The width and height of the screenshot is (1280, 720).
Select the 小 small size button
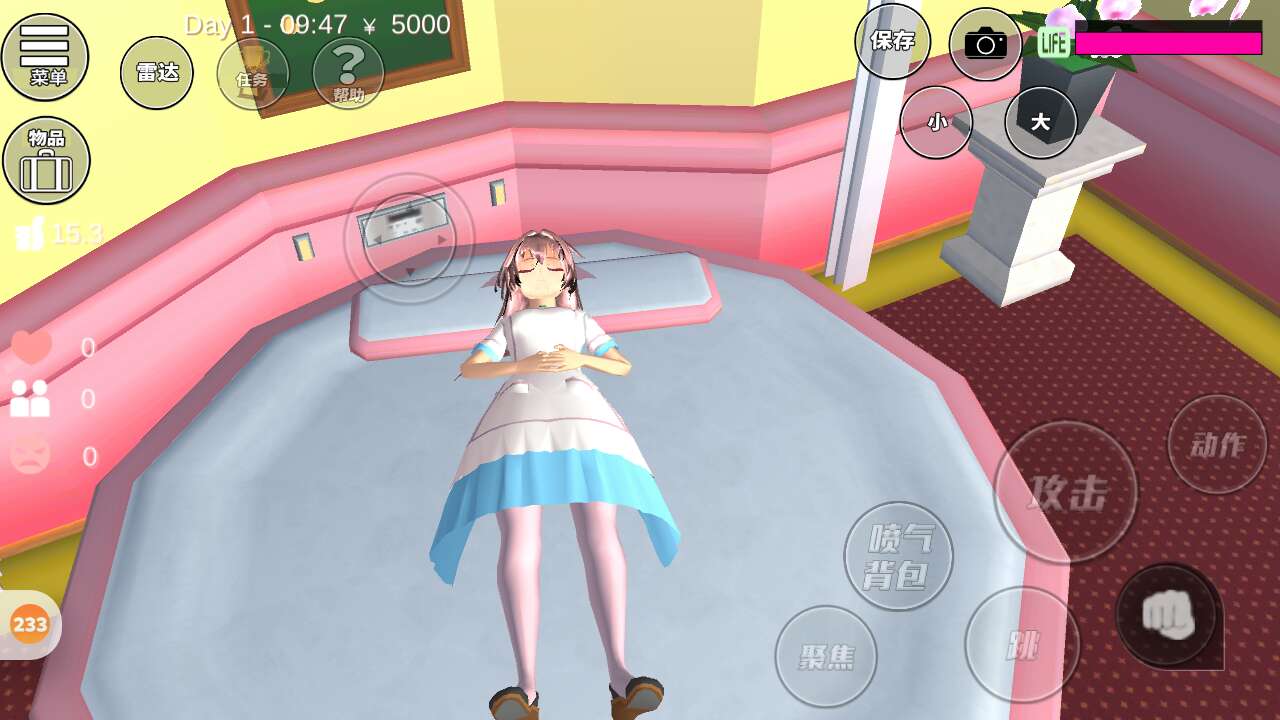tap(936, 122)
